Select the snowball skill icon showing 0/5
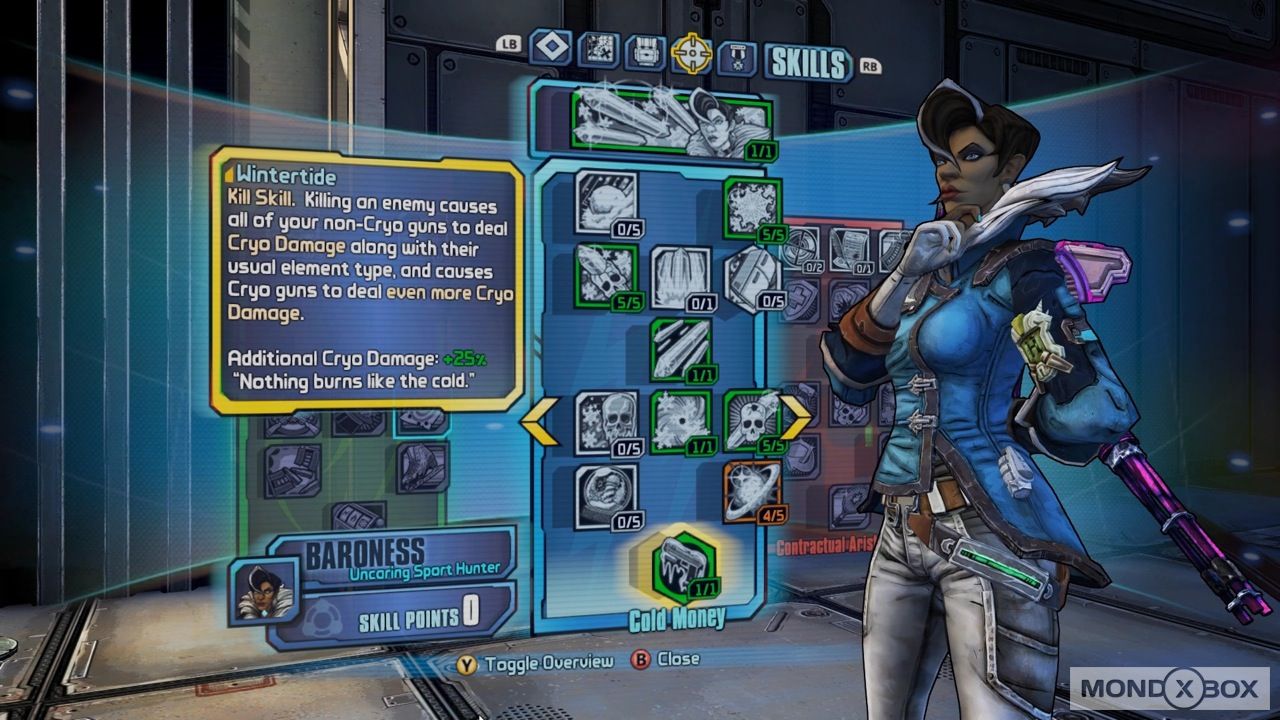1280x720 pixels. 606,202
